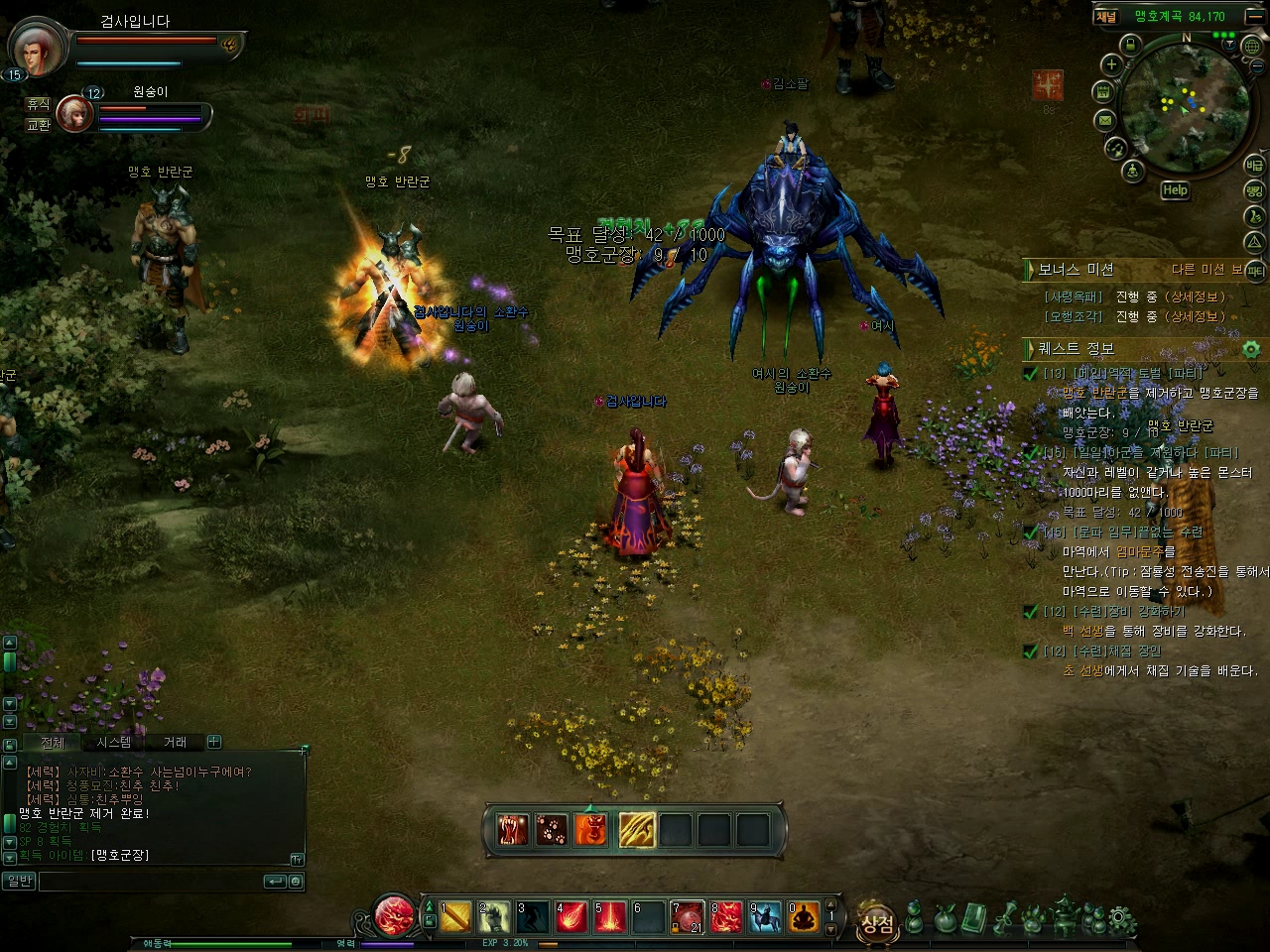Activate the horse mount skill in slot 9

pos(765,918)
